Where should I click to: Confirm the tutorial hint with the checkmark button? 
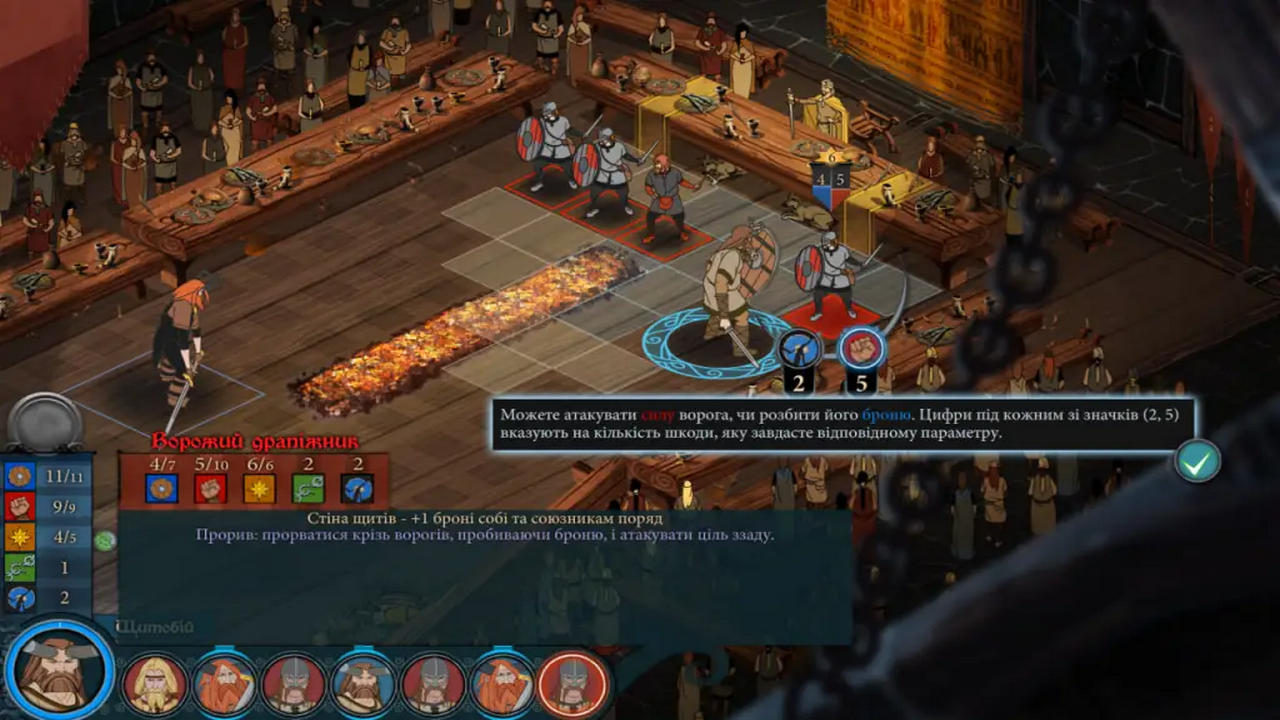tap(1197, 461)
